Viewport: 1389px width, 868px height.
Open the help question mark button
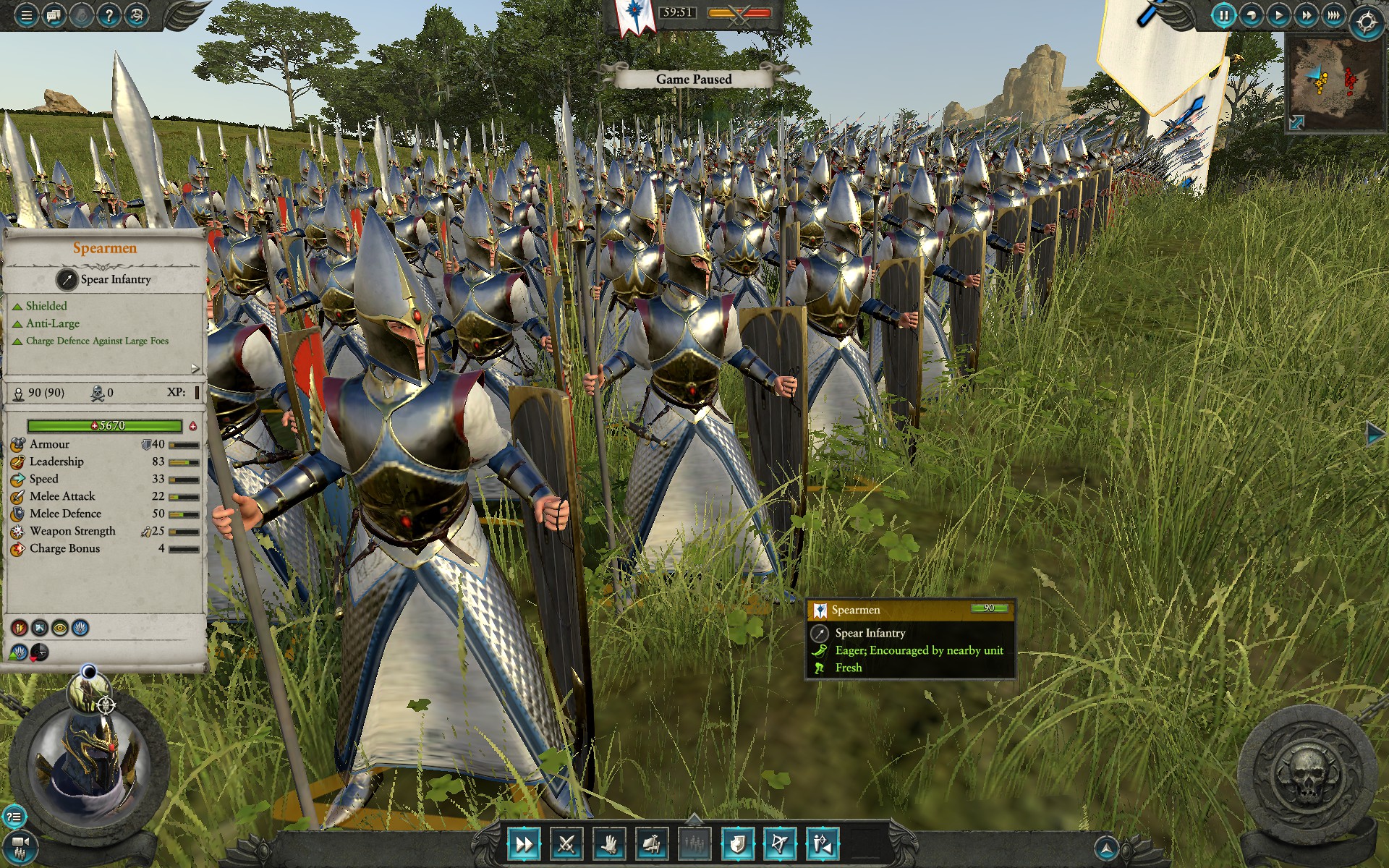[x=109, y=15]
